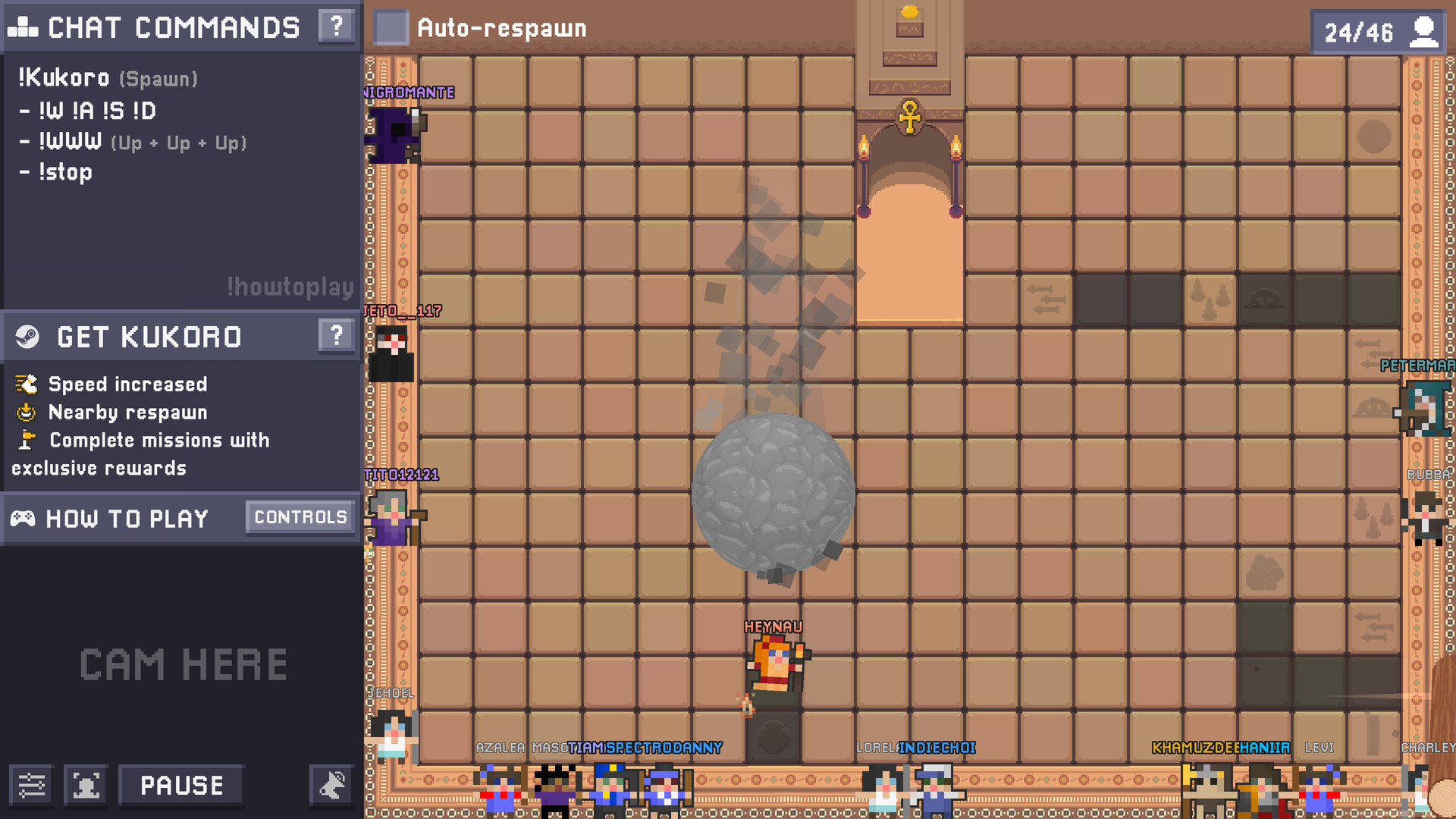This screenshot has height=819, width=1456.
Task: Select the sliders settings icon bottom left
Action: point(32,785)
